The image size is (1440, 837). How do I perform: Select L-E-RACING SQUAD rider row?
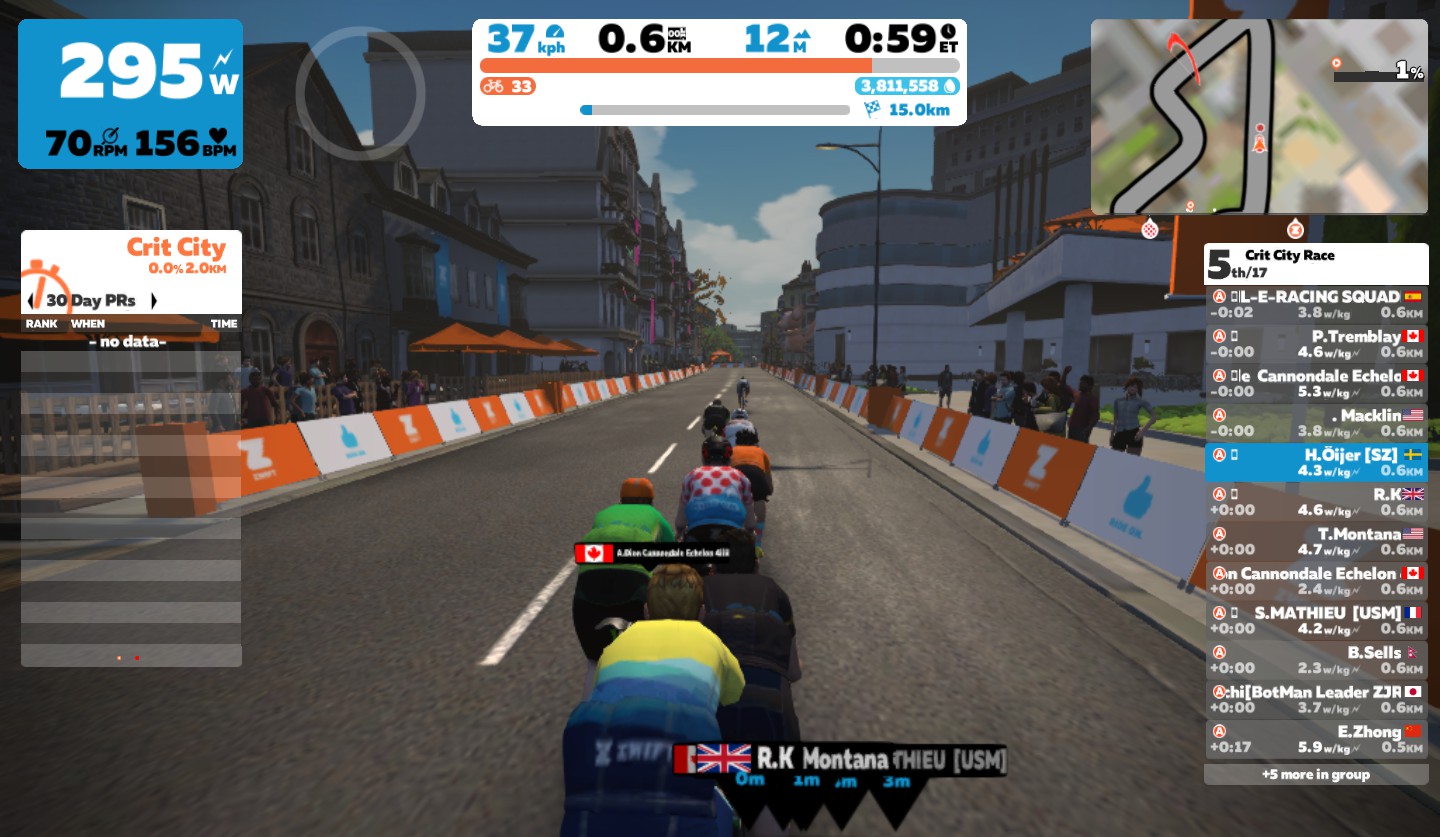click(1315, 304)
